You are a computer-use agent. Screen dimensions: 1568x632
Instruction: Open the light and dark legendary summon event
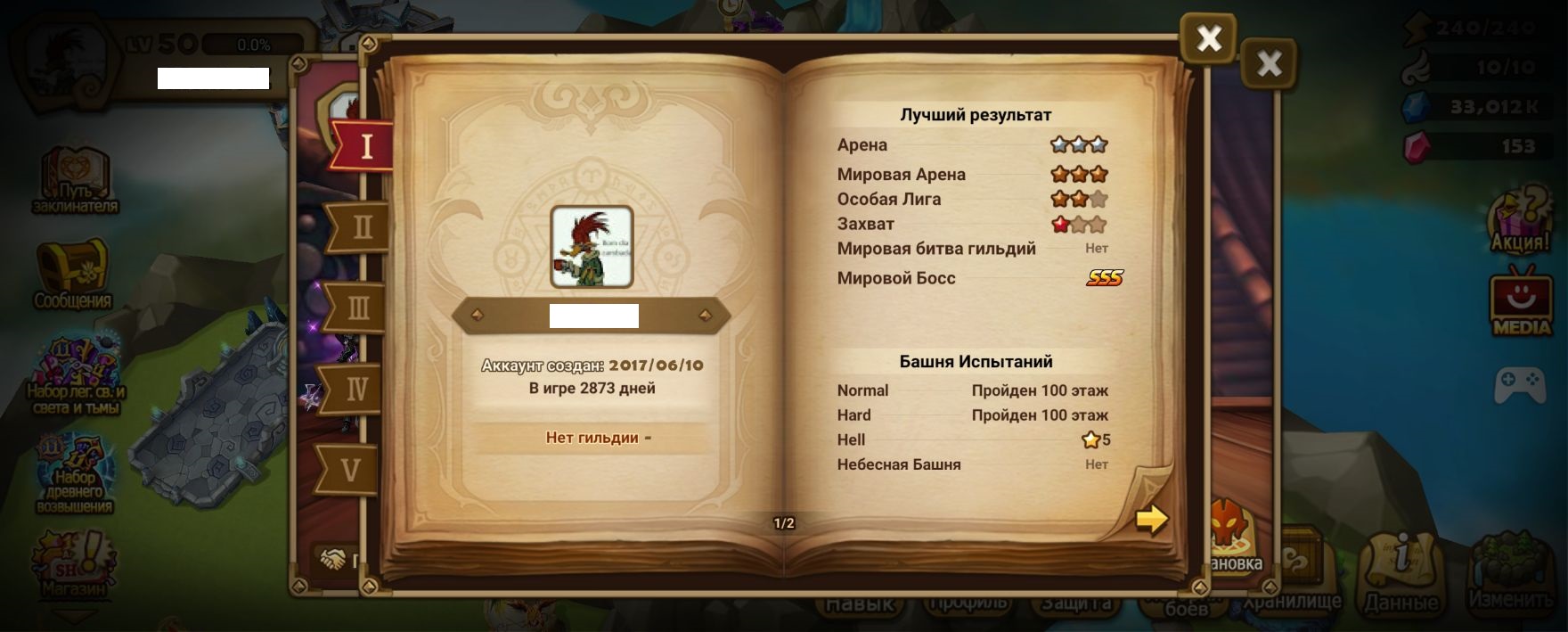76,376
